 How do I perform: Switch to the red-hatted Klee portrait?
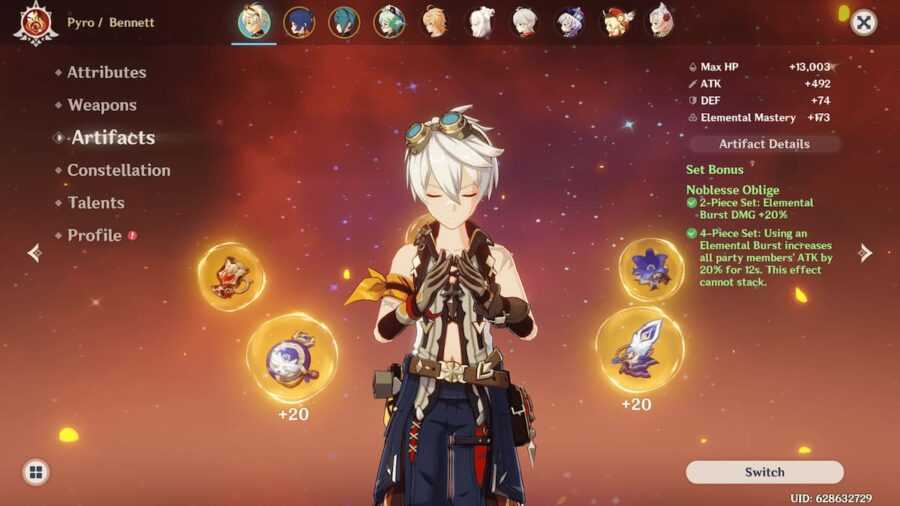point(615,21)
